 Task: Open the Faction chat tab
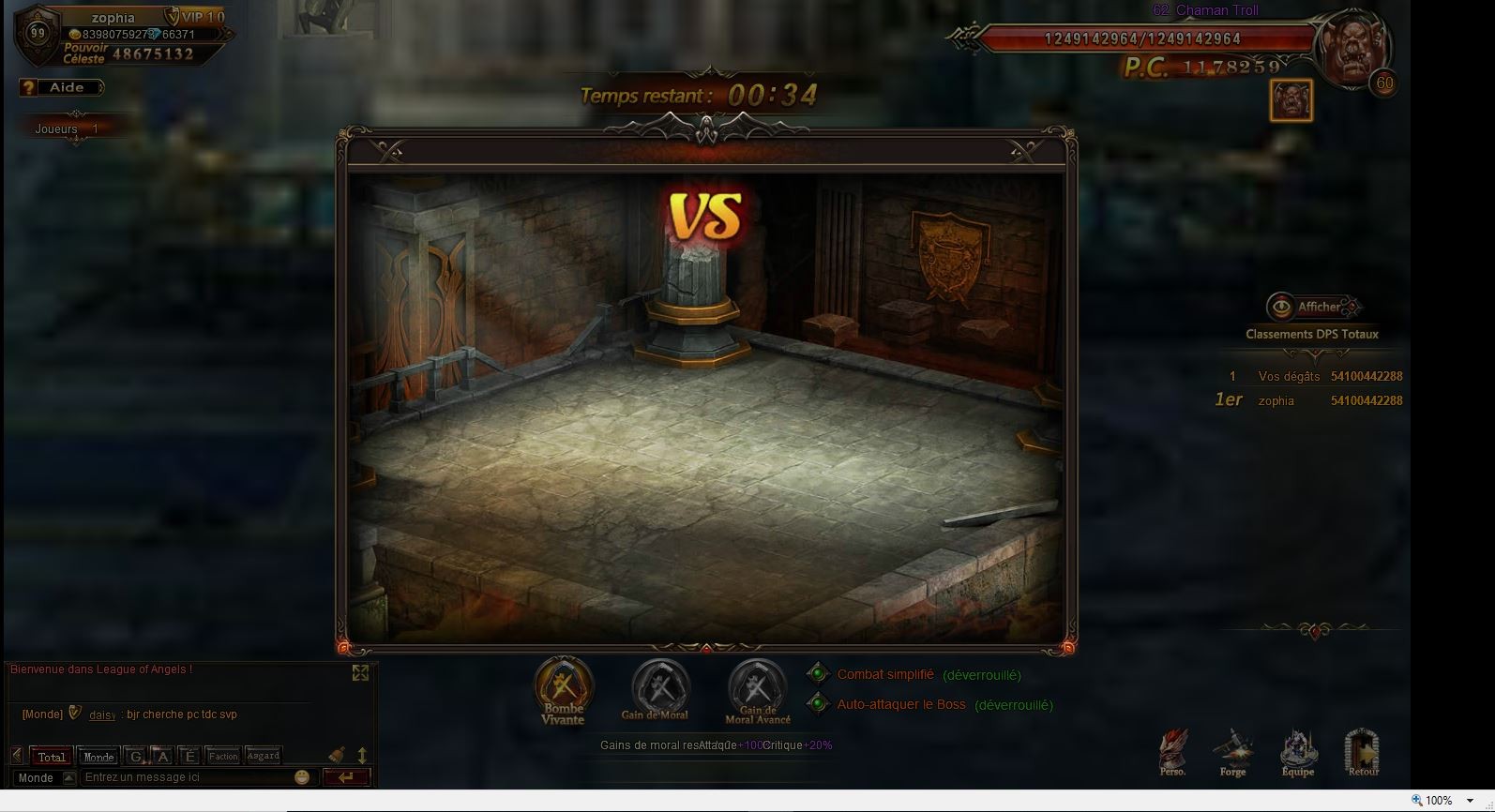point(223,756)
